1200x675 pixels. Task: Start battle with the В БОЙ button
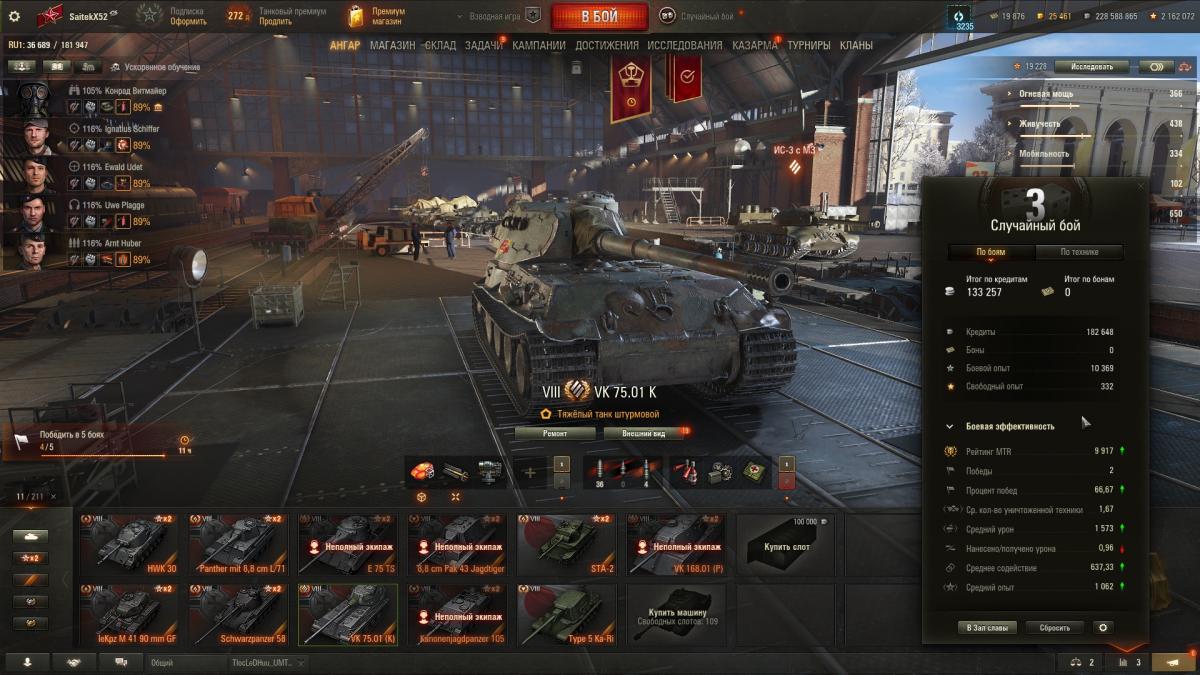pyautogui.click(x=600, y=16)
